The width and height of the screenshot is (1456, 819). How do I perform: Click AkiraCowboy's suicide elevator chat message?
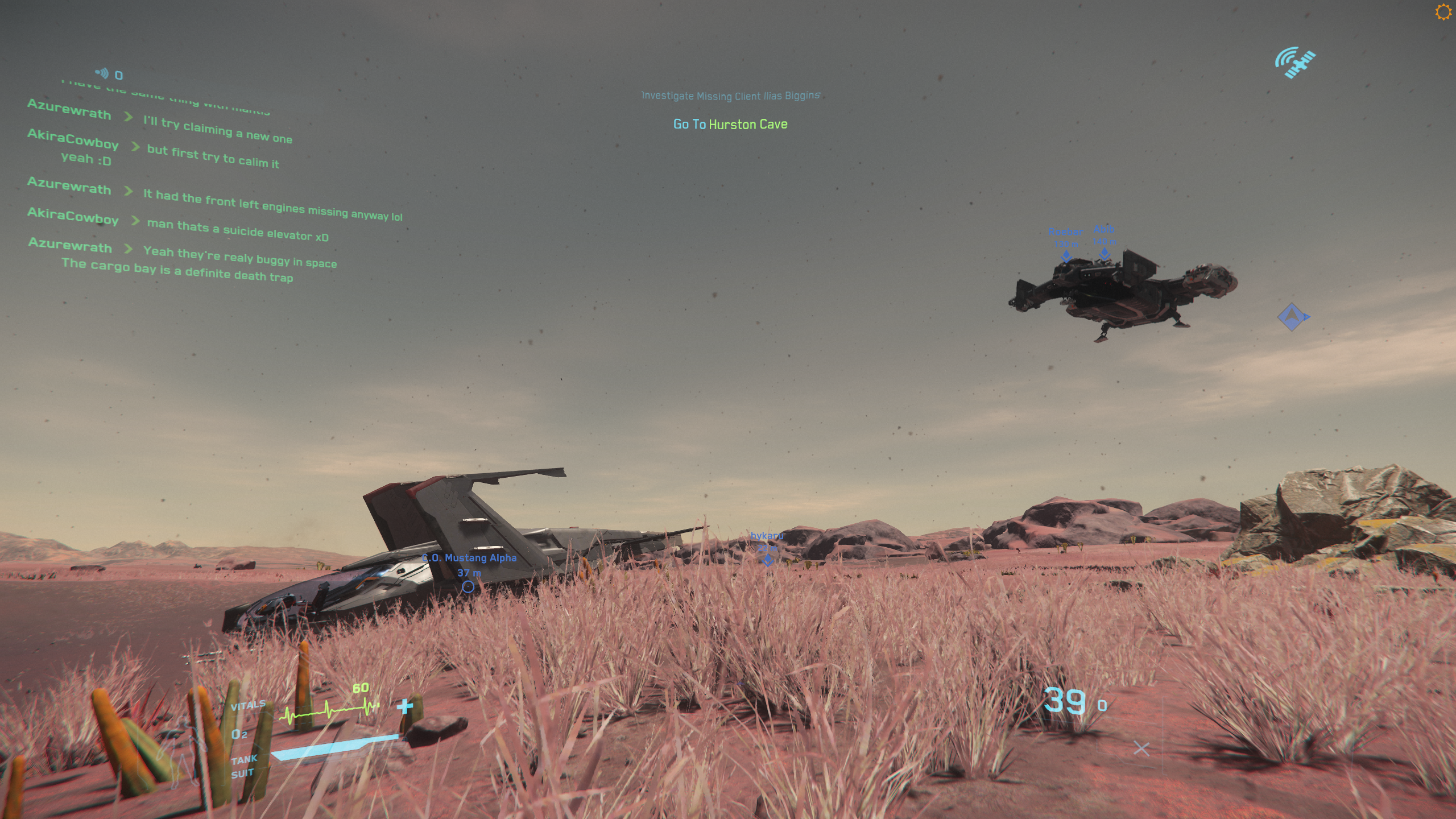pos(238,230)
